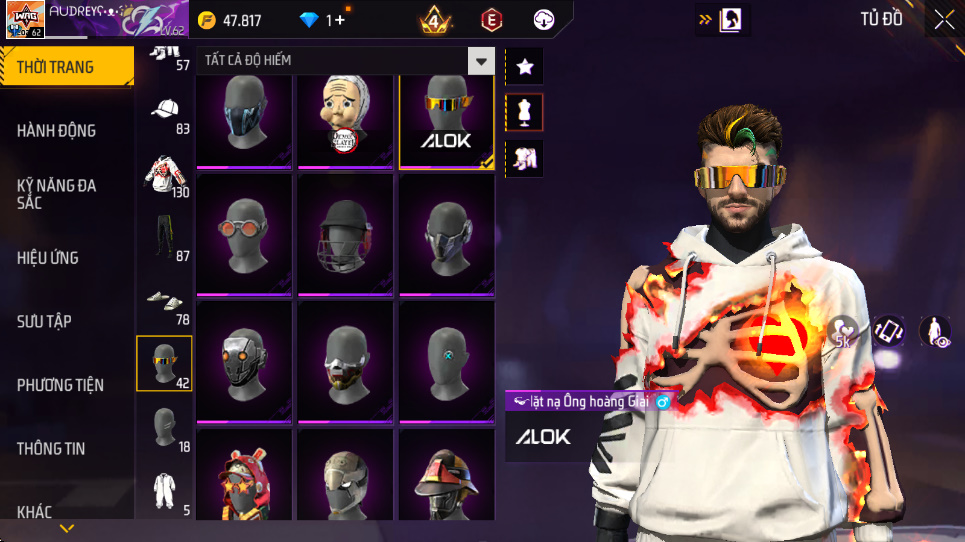Screen dimensions: 965x542
Task: Go to the Sưu Tập section
Action: point(44,321)
